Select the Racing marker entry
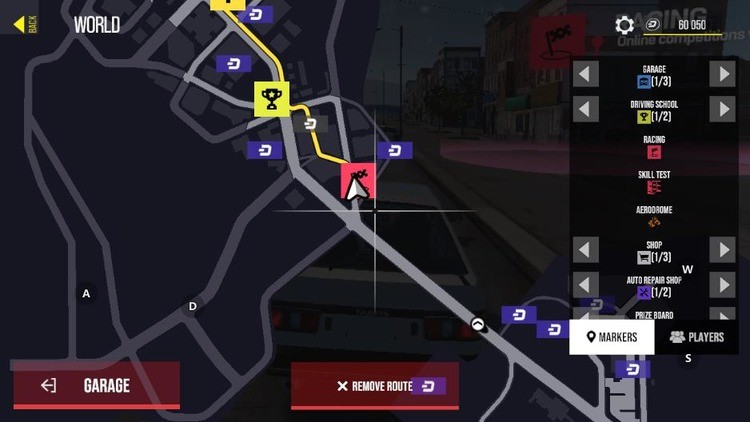Viewport: 750px width, 422px height. coord(654,146)
